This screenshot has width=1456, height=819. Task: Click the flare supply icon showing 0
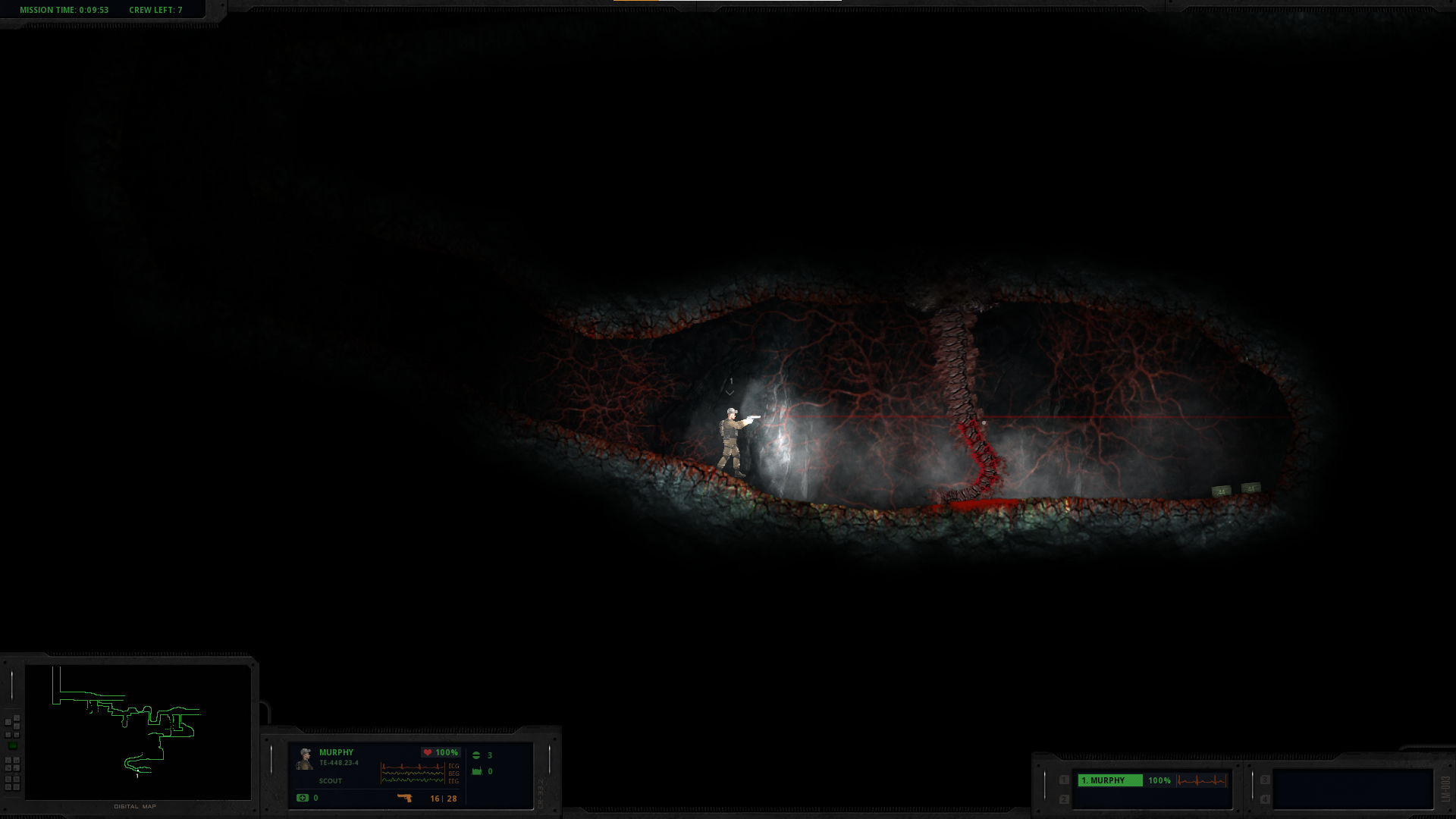(476, 771)
